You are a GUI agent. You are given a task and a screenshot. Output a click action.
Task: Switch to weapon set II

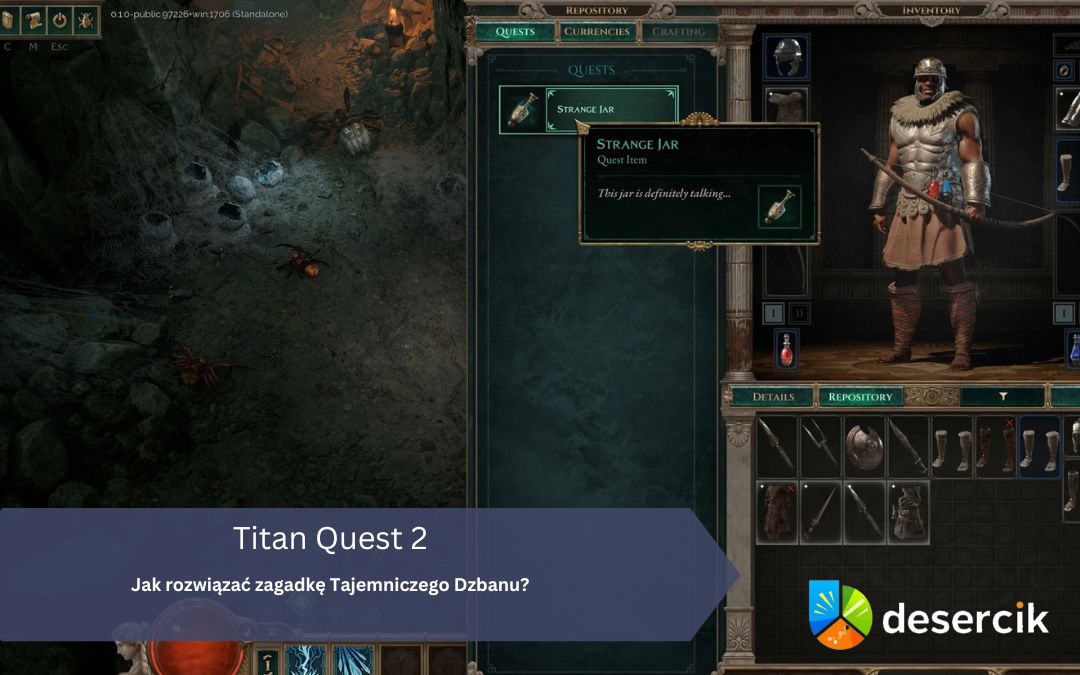[x=798, y=313]
